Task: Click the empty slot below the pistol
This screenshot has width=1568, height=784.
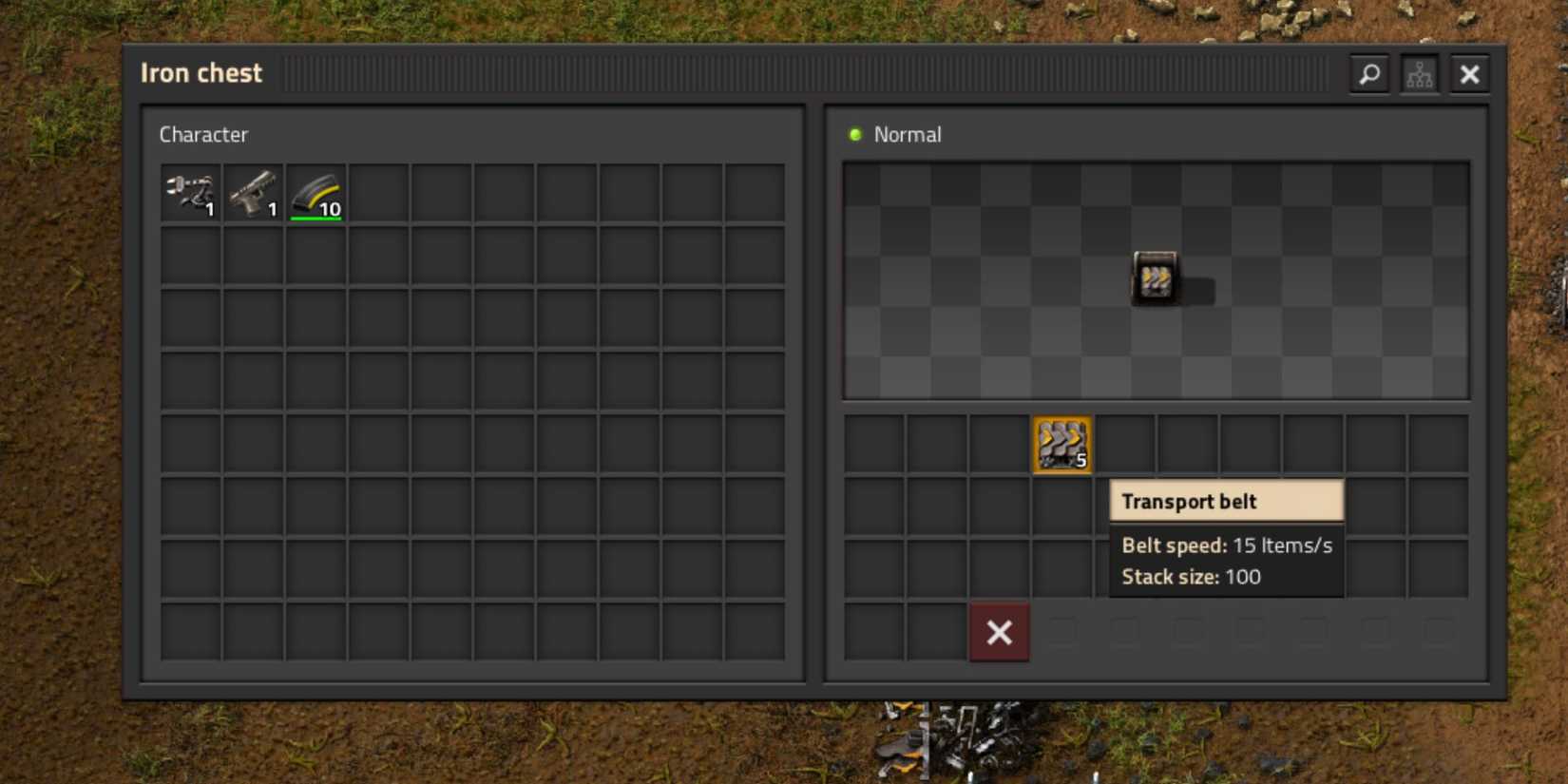Action: [x=253, y=257]
